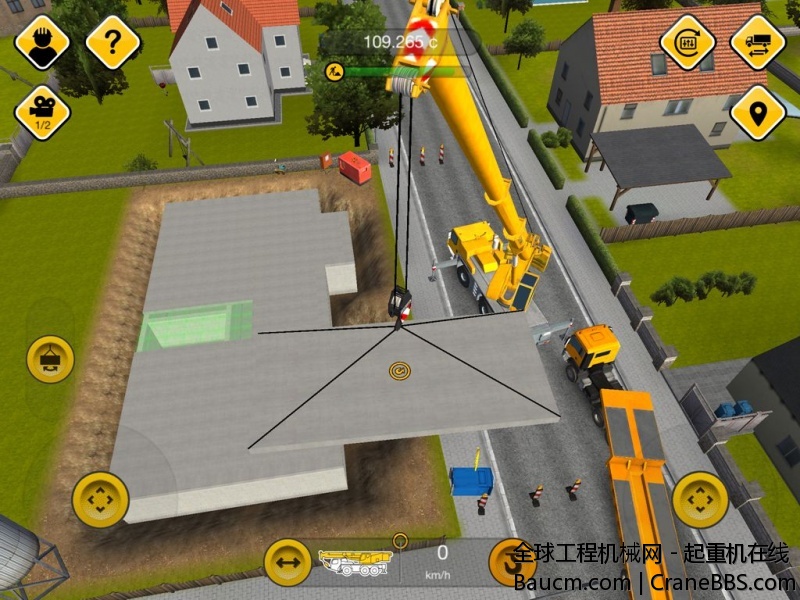Image resolution: width=800 pixels, height=600 pixels.
Task: Tap the crane hook load button
Action: point(50,359)
